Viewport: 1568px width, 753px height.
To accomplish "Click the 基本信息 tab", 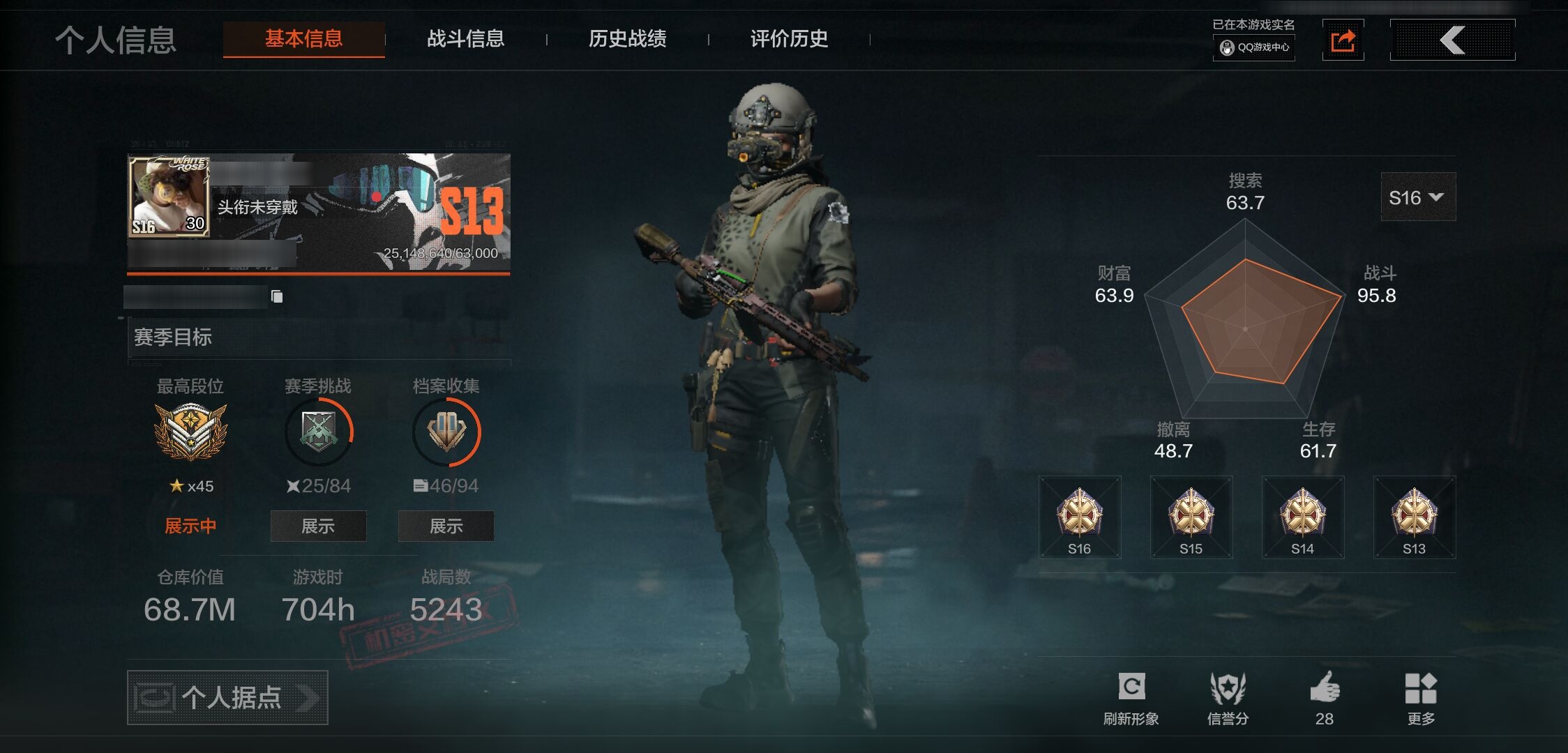I will 303,39.
